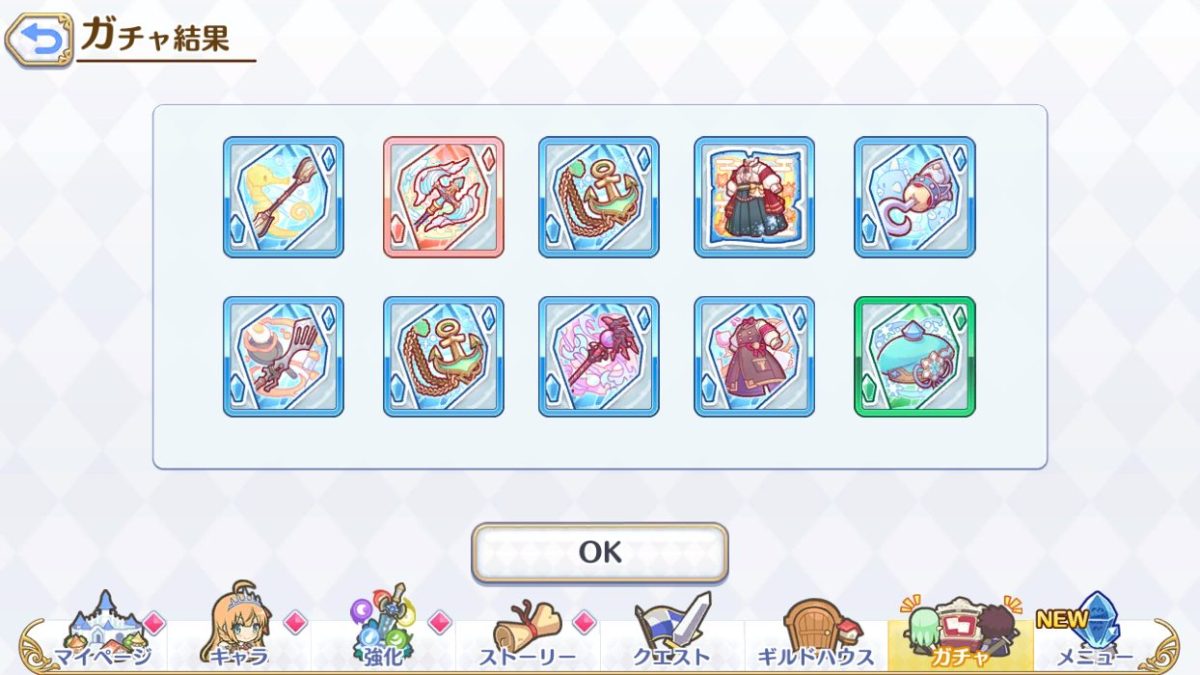Switch to the キャラ character tab
This screenshot has height=675, width=1200.
tap(240, 630)
